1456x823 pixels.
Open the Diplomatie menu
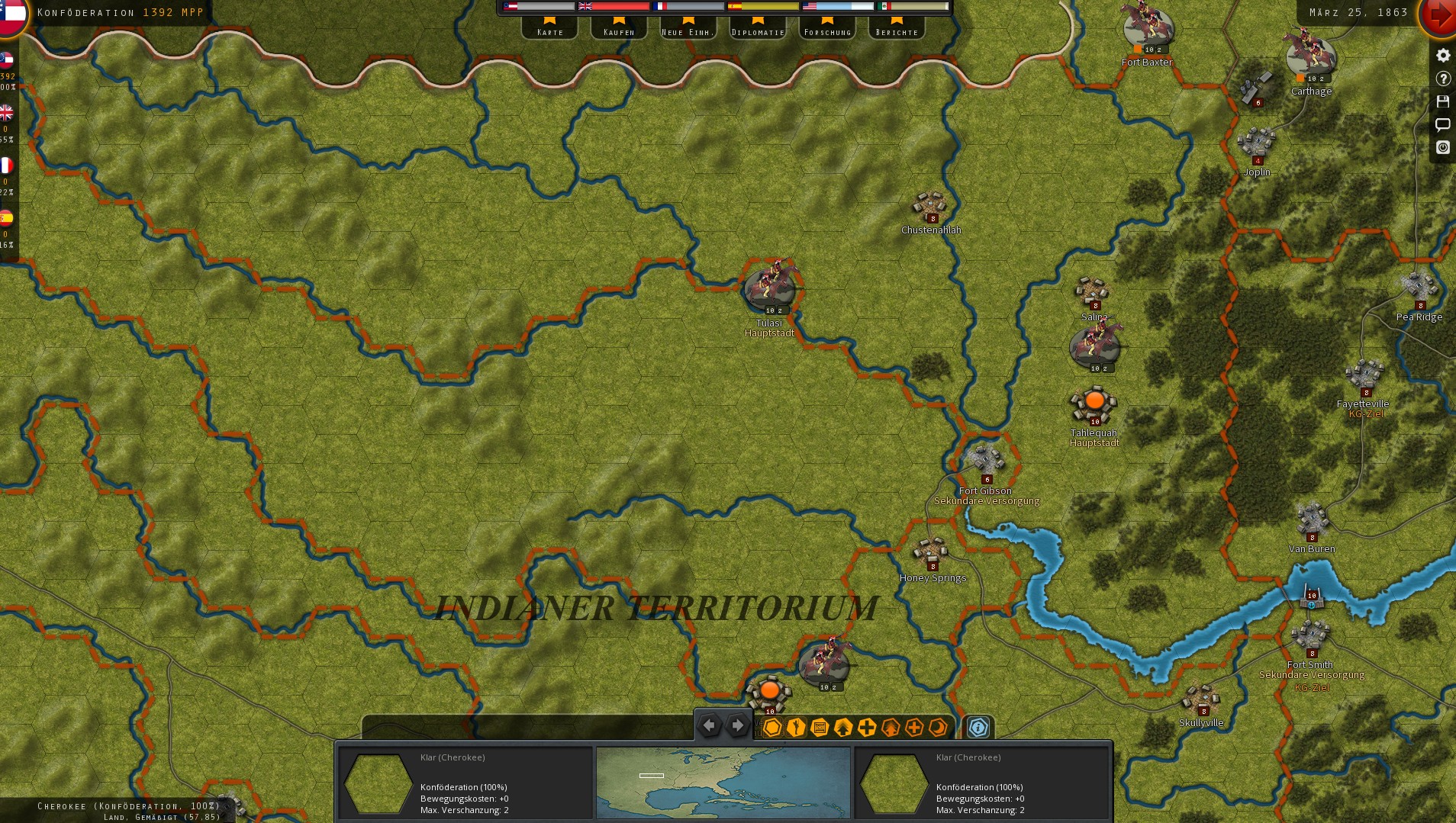pos(758,31)
